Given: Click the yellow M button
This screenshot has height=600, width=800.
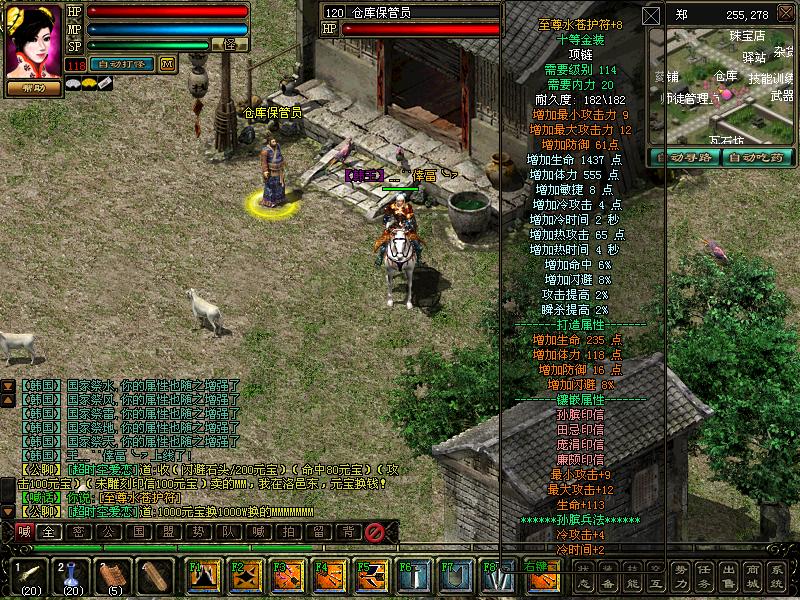Looking at the screenshot, I should [x=167, y=64].
